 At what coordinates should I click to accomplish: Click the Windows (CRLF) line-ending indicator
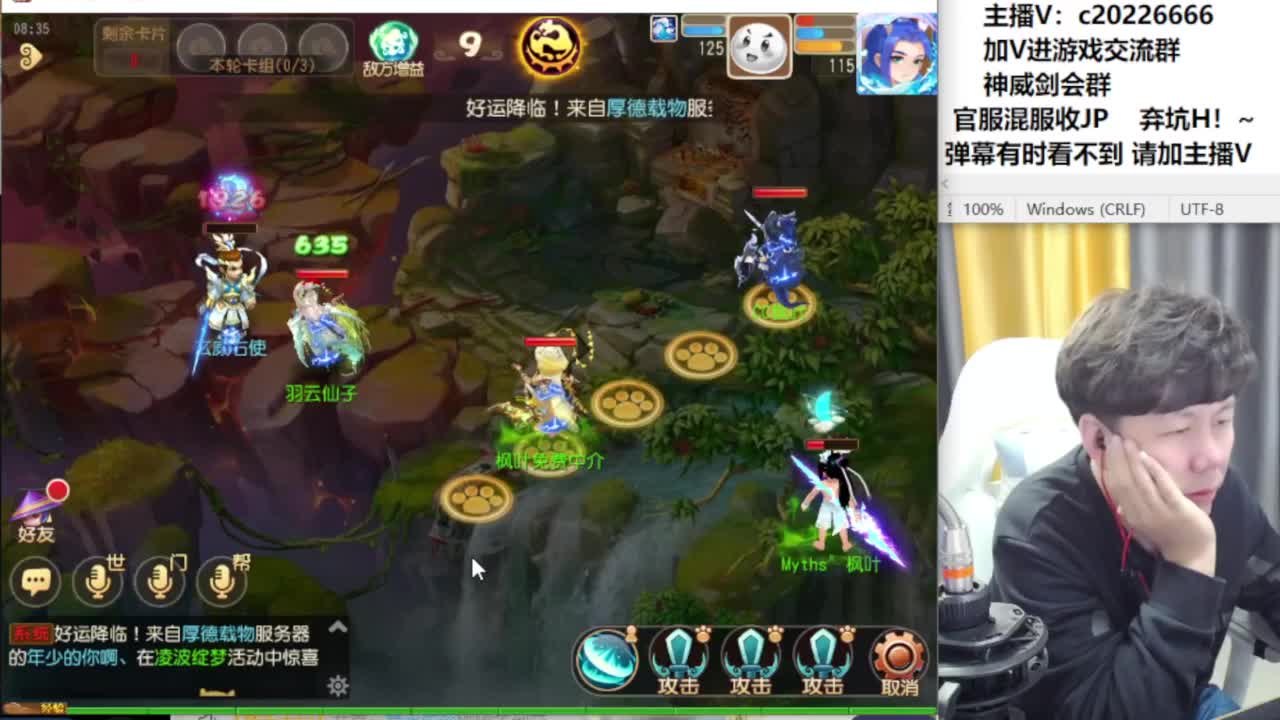pyautogui.click(x=1089, y=209)
